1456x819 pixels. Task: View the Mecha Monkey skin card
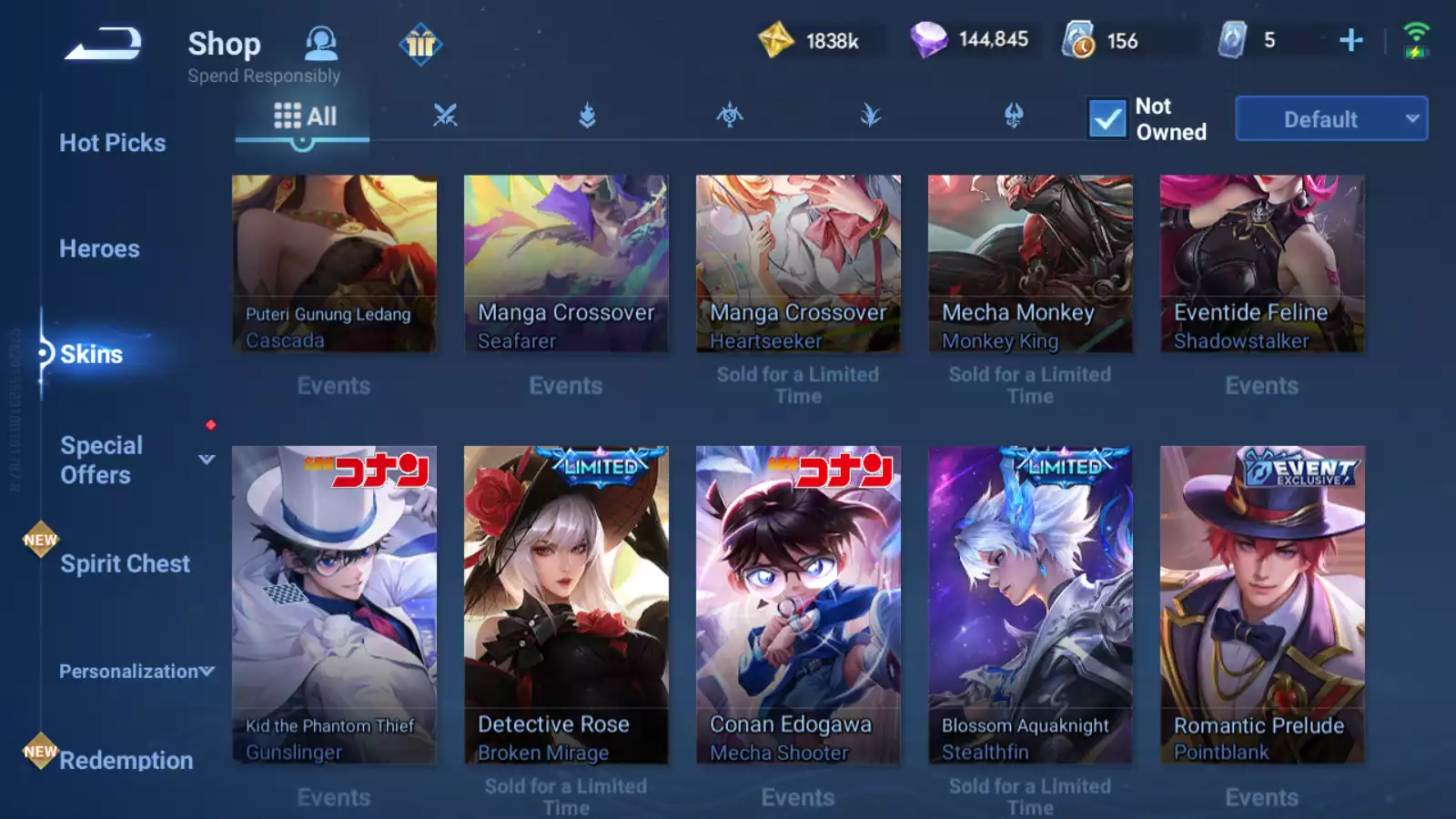point(1030,264)
